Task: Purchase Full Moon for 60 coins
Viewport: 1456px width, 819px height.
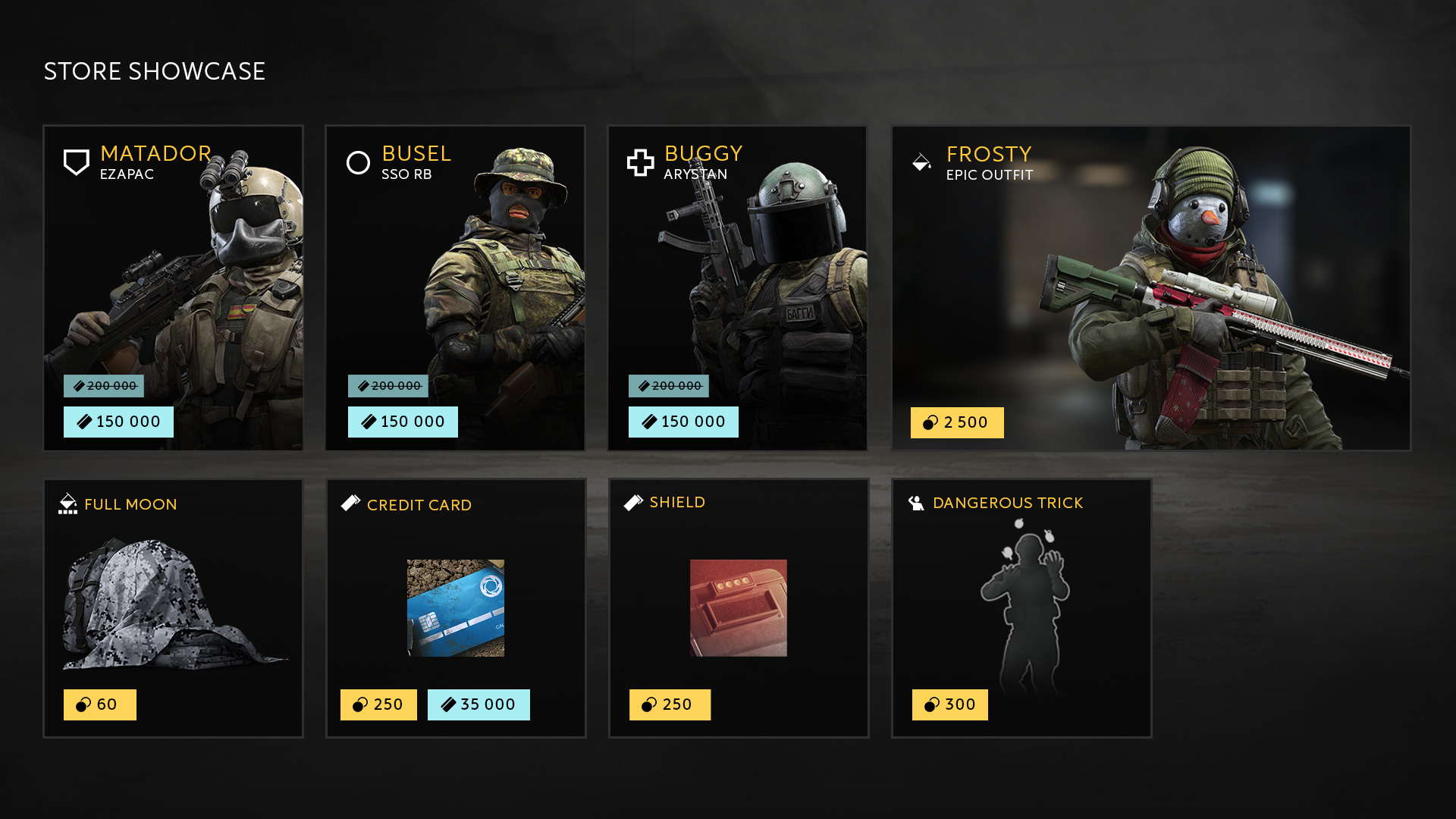Action: [100, 704]
